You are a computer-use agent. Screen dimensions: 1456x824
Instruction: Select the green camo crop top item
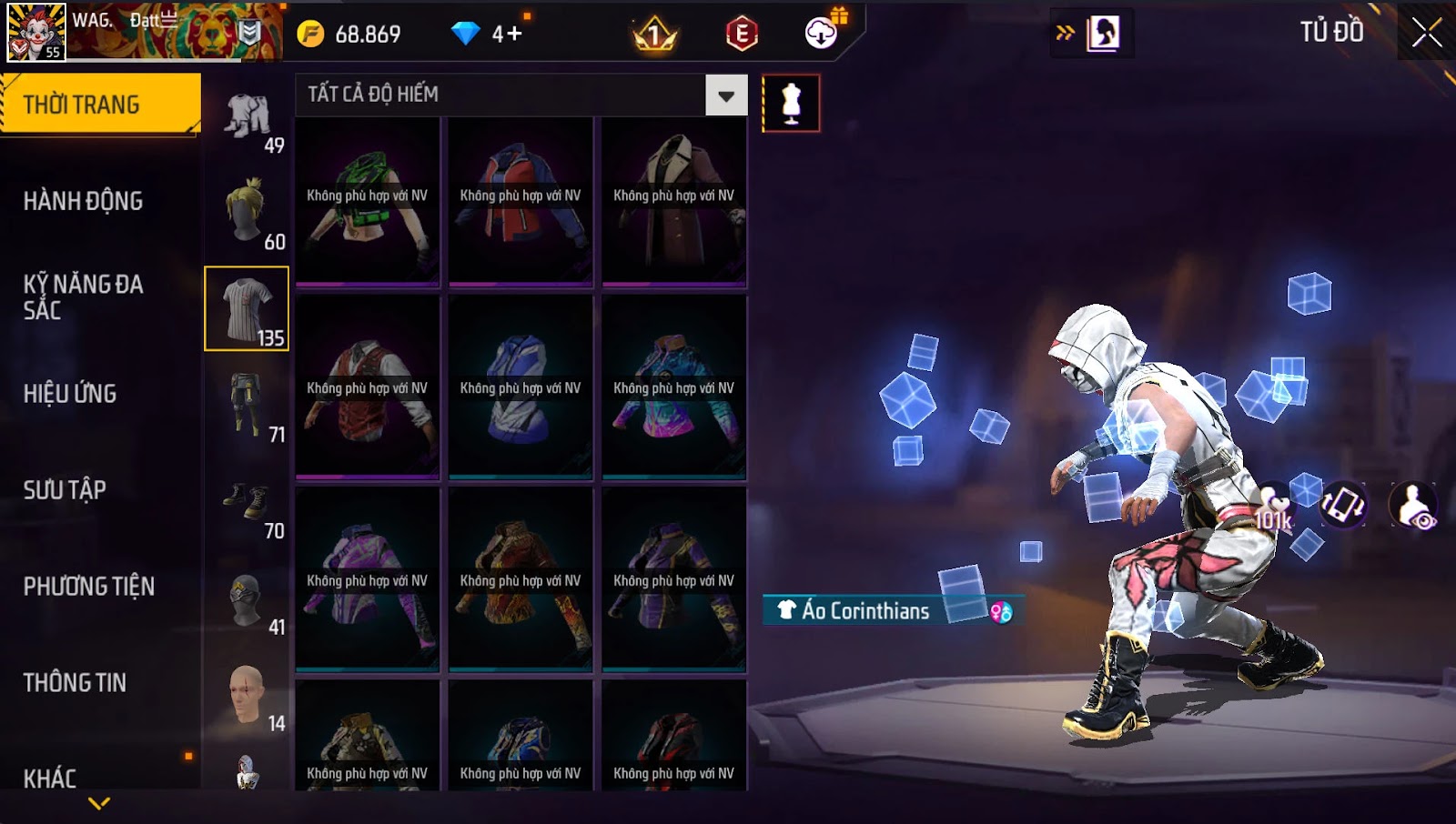(368, 200)
